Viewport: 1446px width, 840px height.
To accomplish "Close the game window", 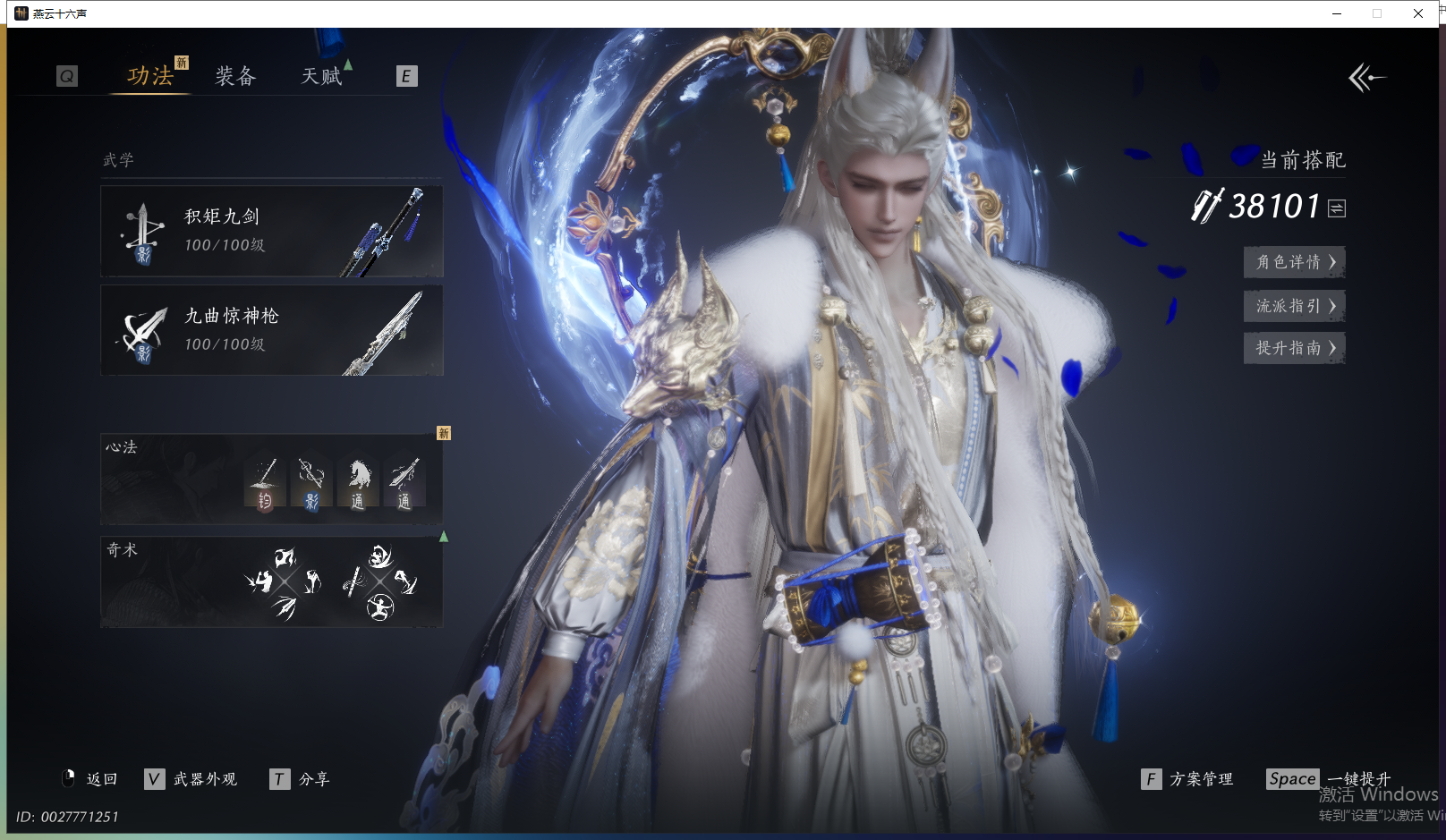I will point(1418,13).
